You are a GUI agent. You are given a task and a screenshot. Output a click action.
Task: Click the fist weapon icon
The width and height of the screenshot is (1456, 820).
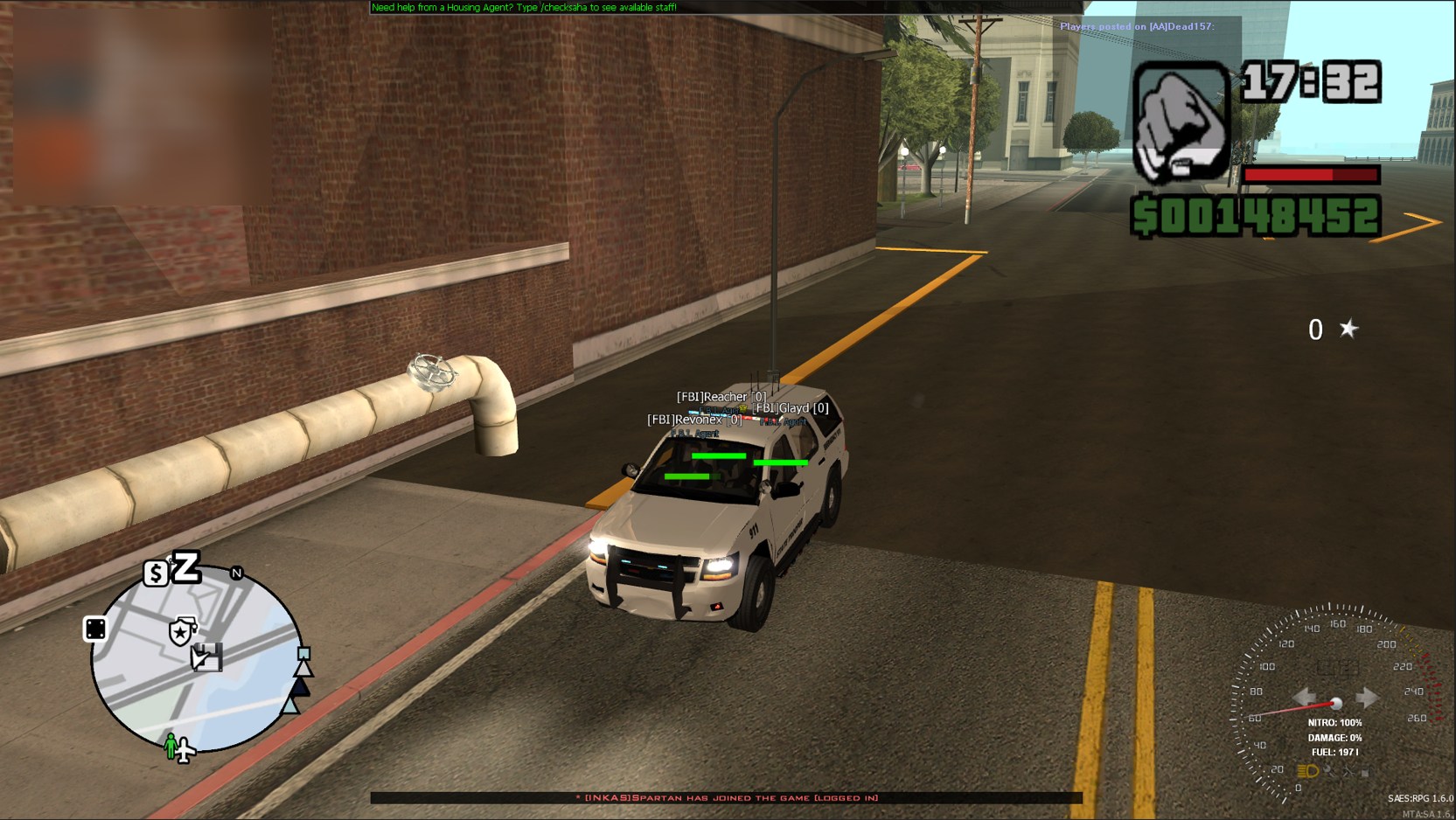1181,122
